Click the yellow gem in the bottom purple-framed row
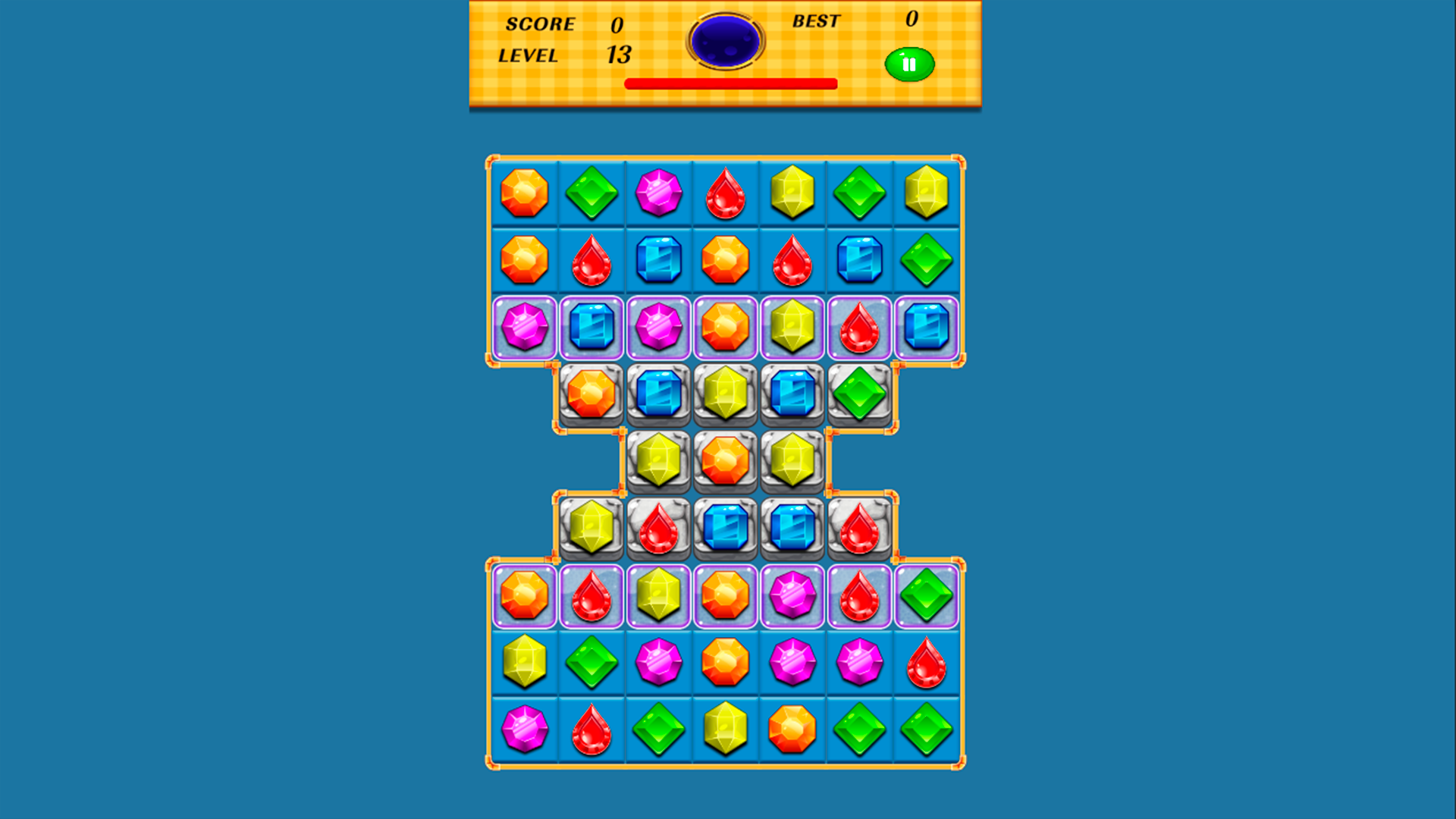This screenshot has height=819, width=1456. [x=658, y=595]
